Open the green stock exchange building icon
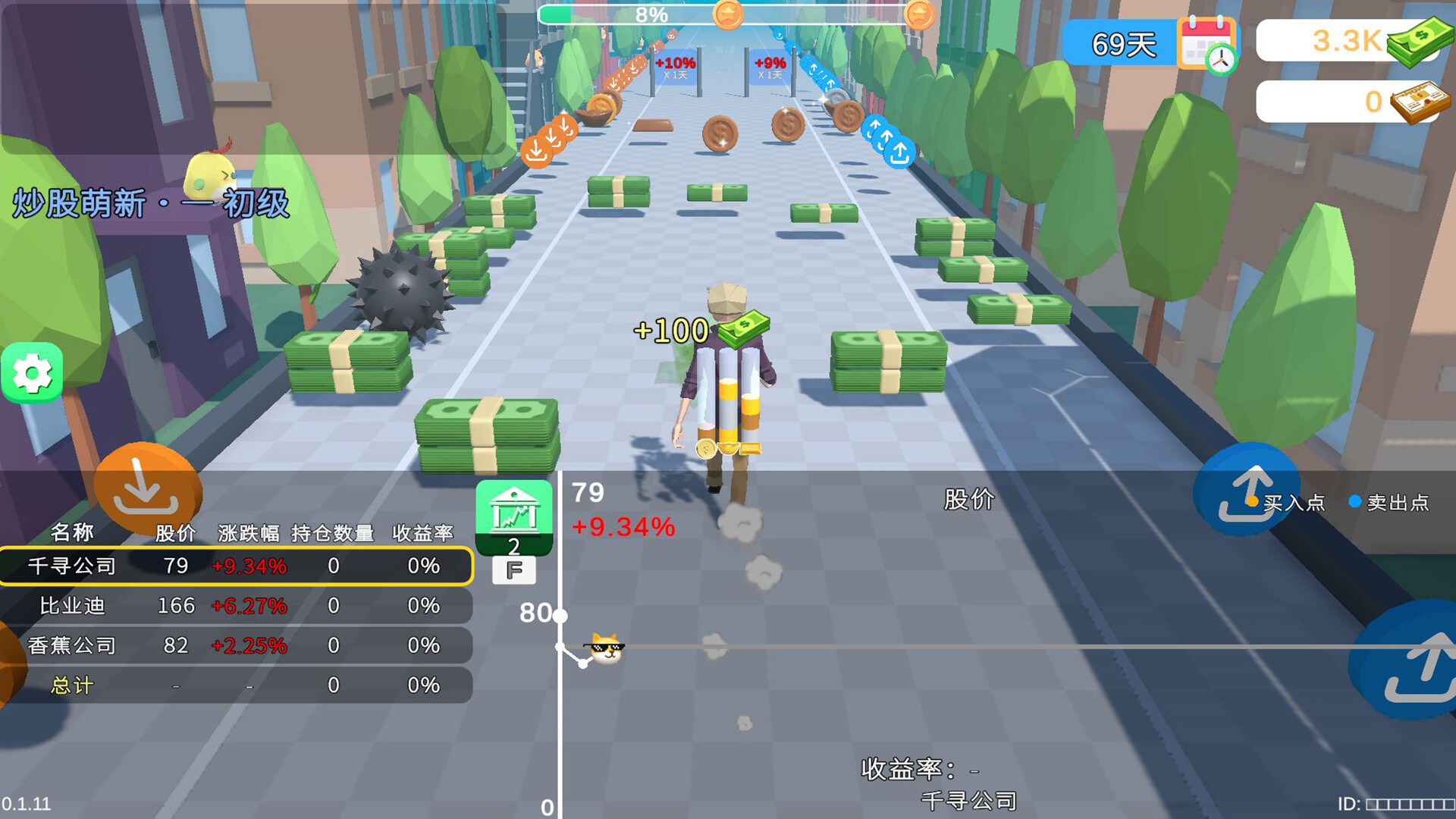 point(514,513)
